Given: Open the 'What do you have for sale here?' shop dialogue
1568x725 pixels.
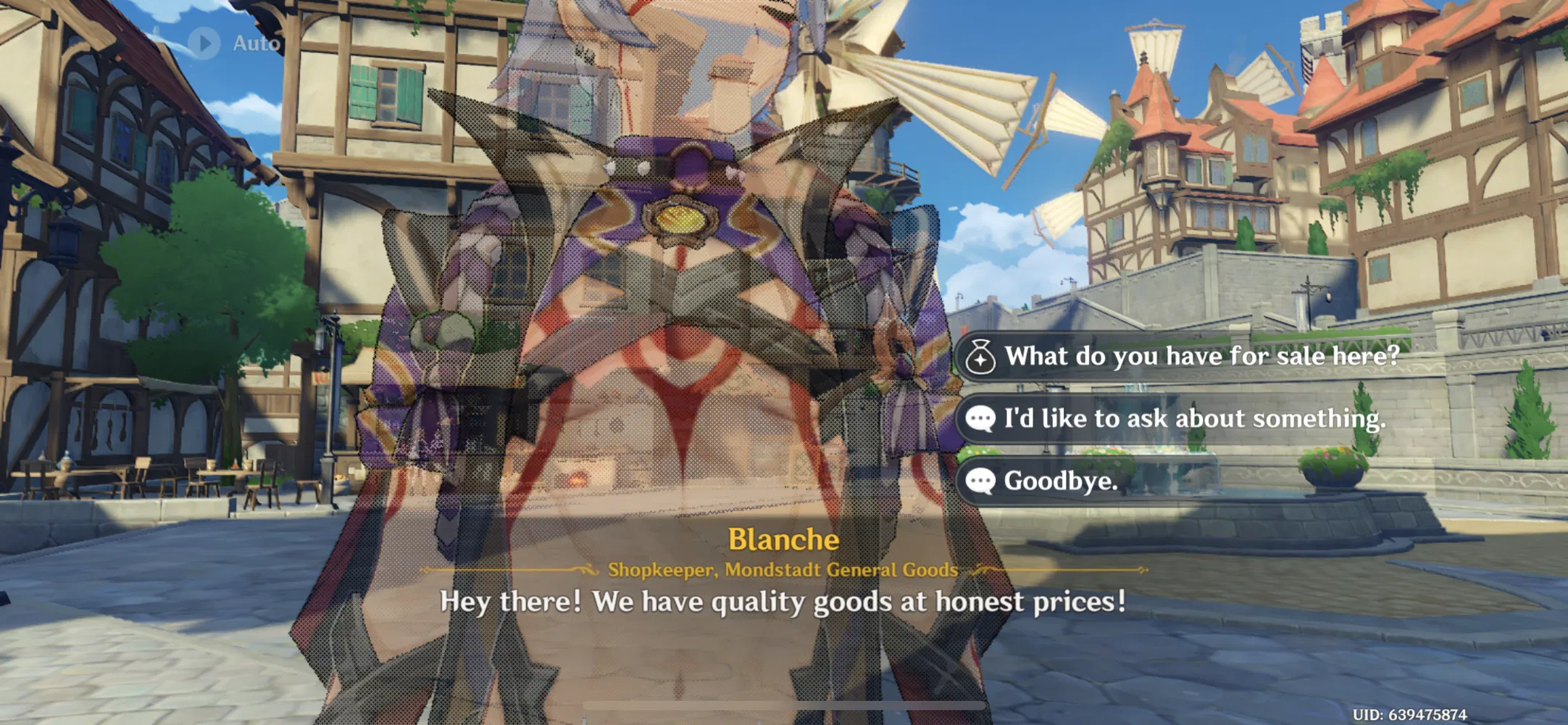Looking at the screenshot, I should tap(1203, 356).
